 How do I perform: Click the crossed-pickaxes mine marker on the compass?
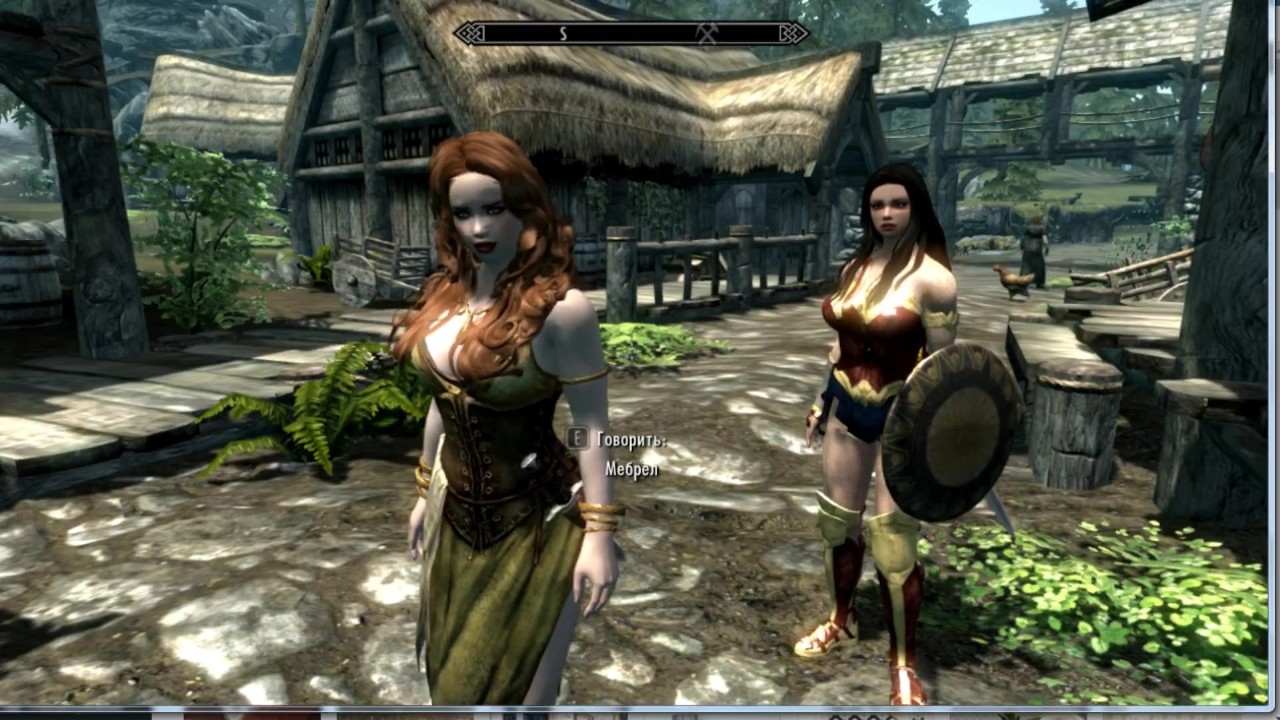coord(707,33)
